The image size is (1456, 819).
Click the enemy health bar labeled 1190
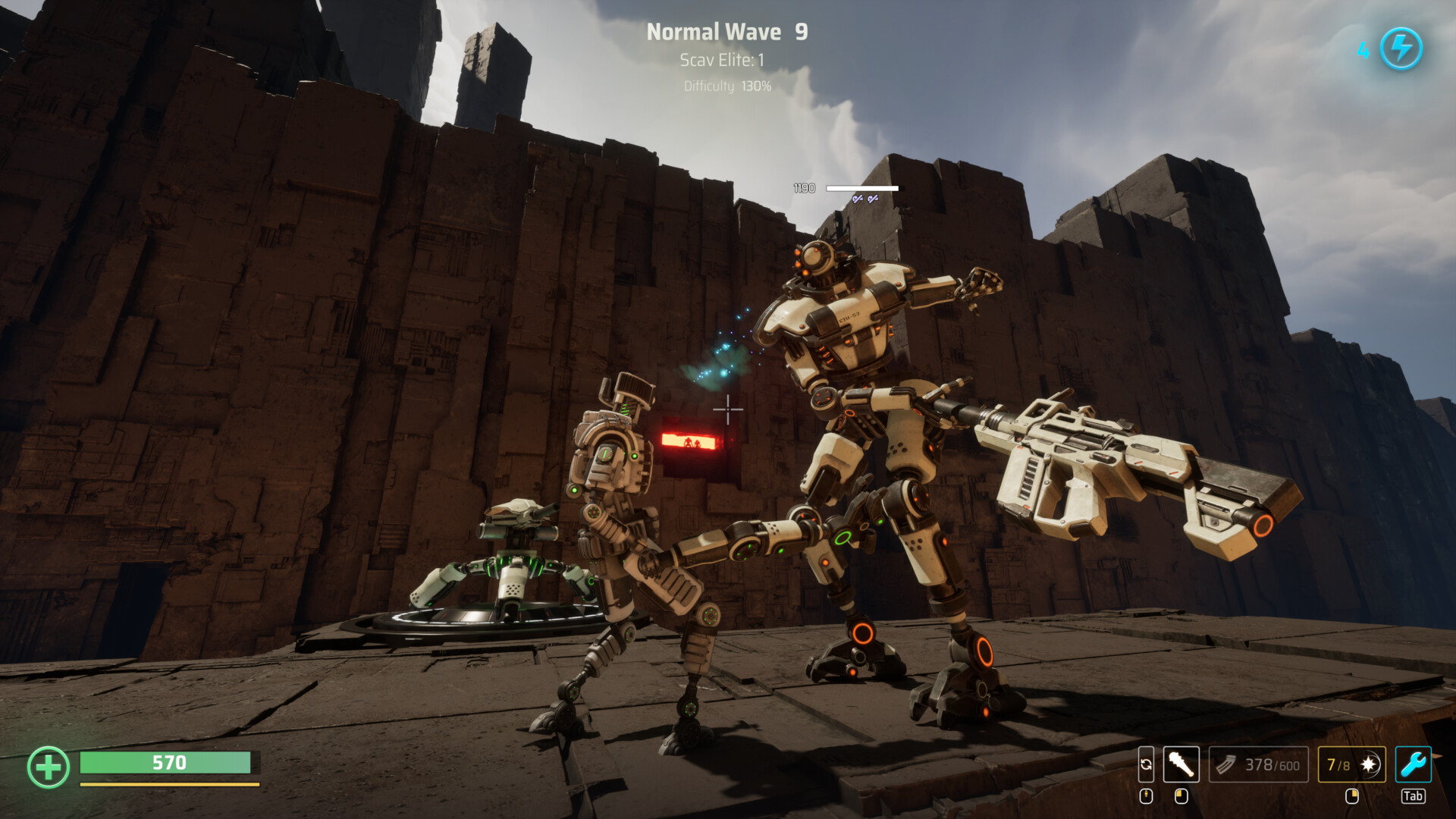861,188
